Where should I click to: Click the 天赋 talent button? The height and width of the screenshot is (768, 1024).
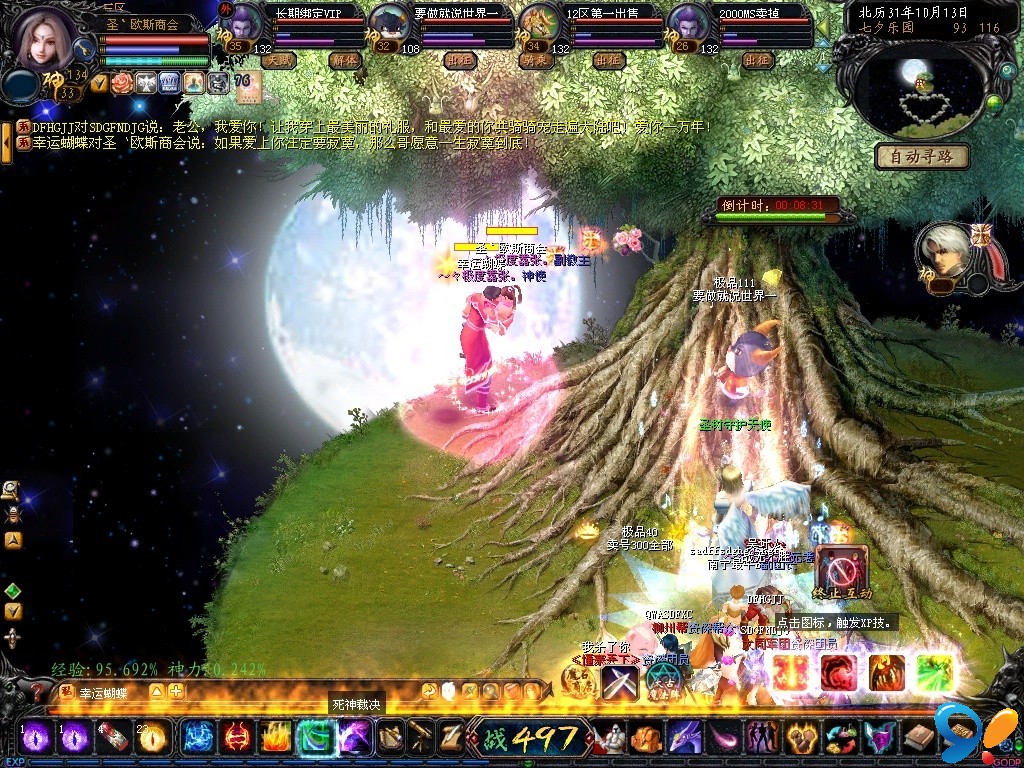tap(277, 60)
